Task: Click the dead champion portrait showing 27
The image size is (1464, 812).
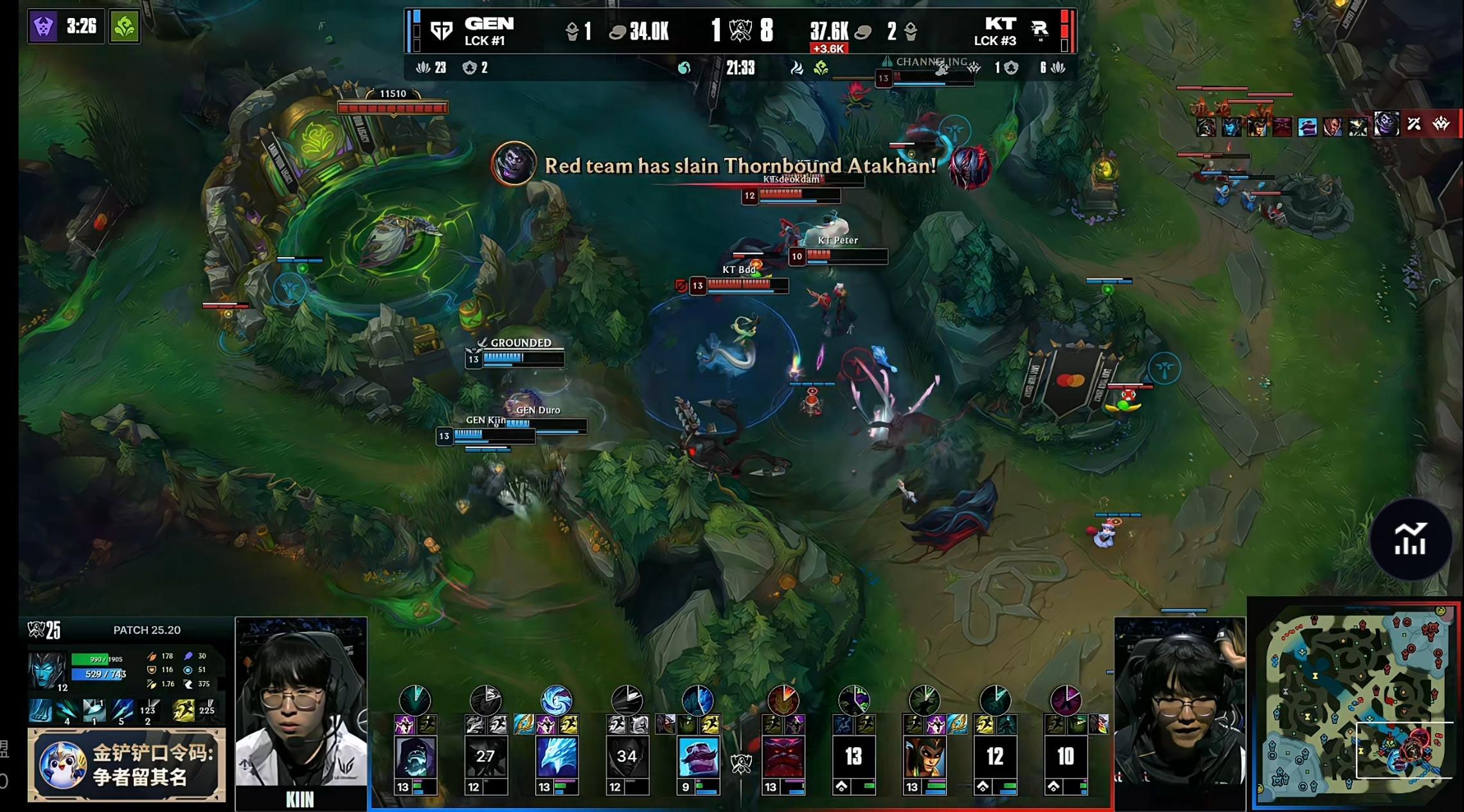Action: point(485,757)
